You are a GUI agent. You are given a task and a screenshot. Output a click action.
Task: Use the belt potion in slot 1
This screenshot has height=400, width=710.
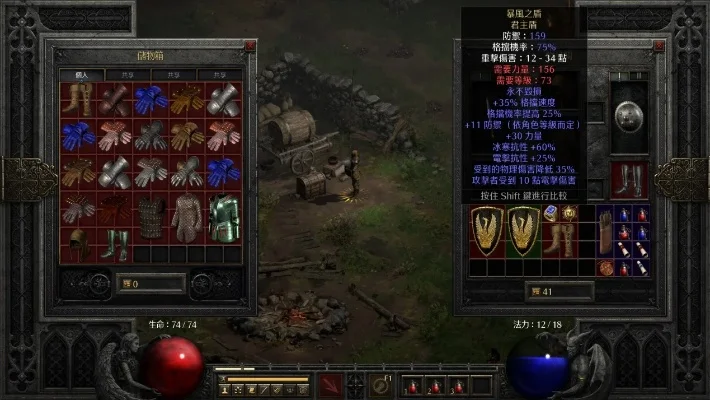click(x=410, y=385)
